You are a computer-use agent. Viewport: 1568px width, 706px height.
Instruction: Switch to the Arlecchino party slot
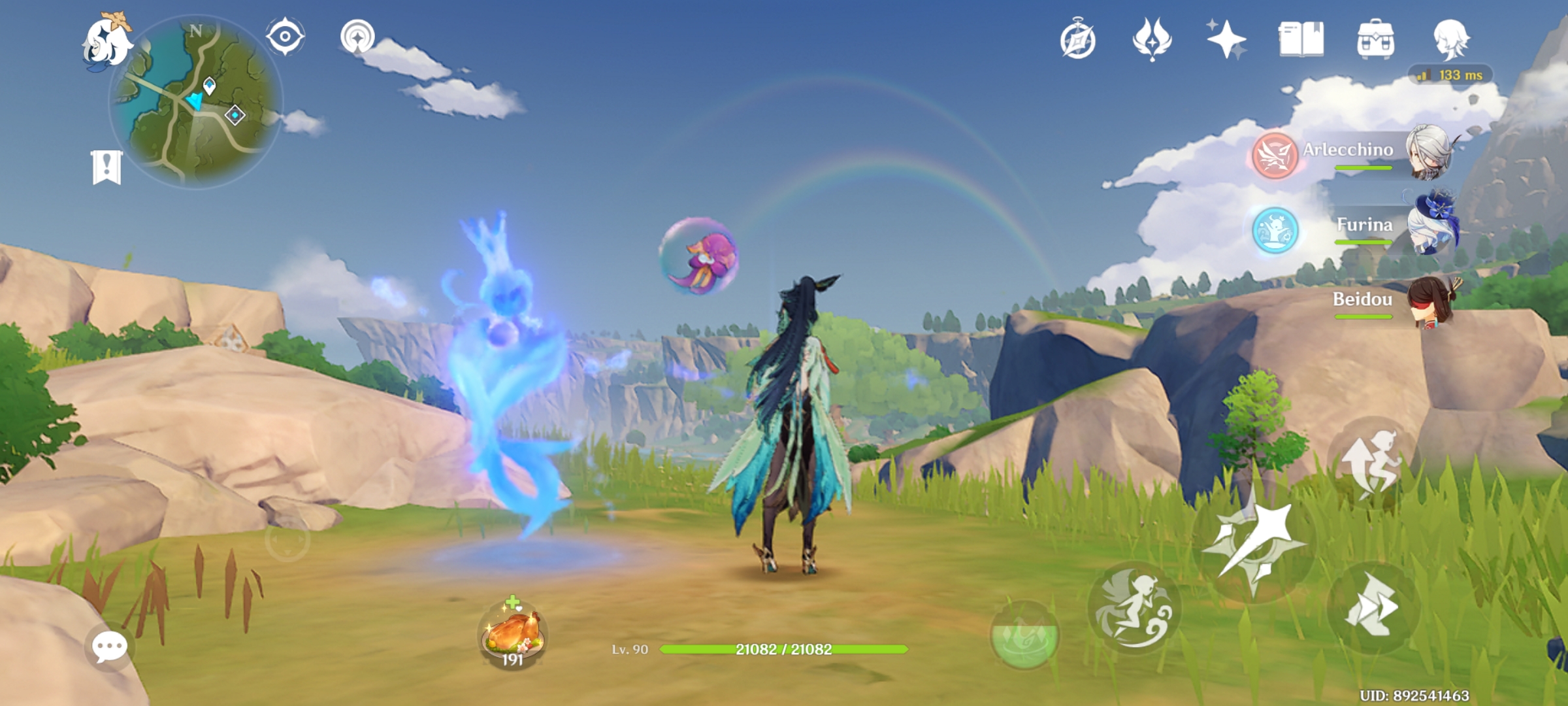[x=1426, y=154]
